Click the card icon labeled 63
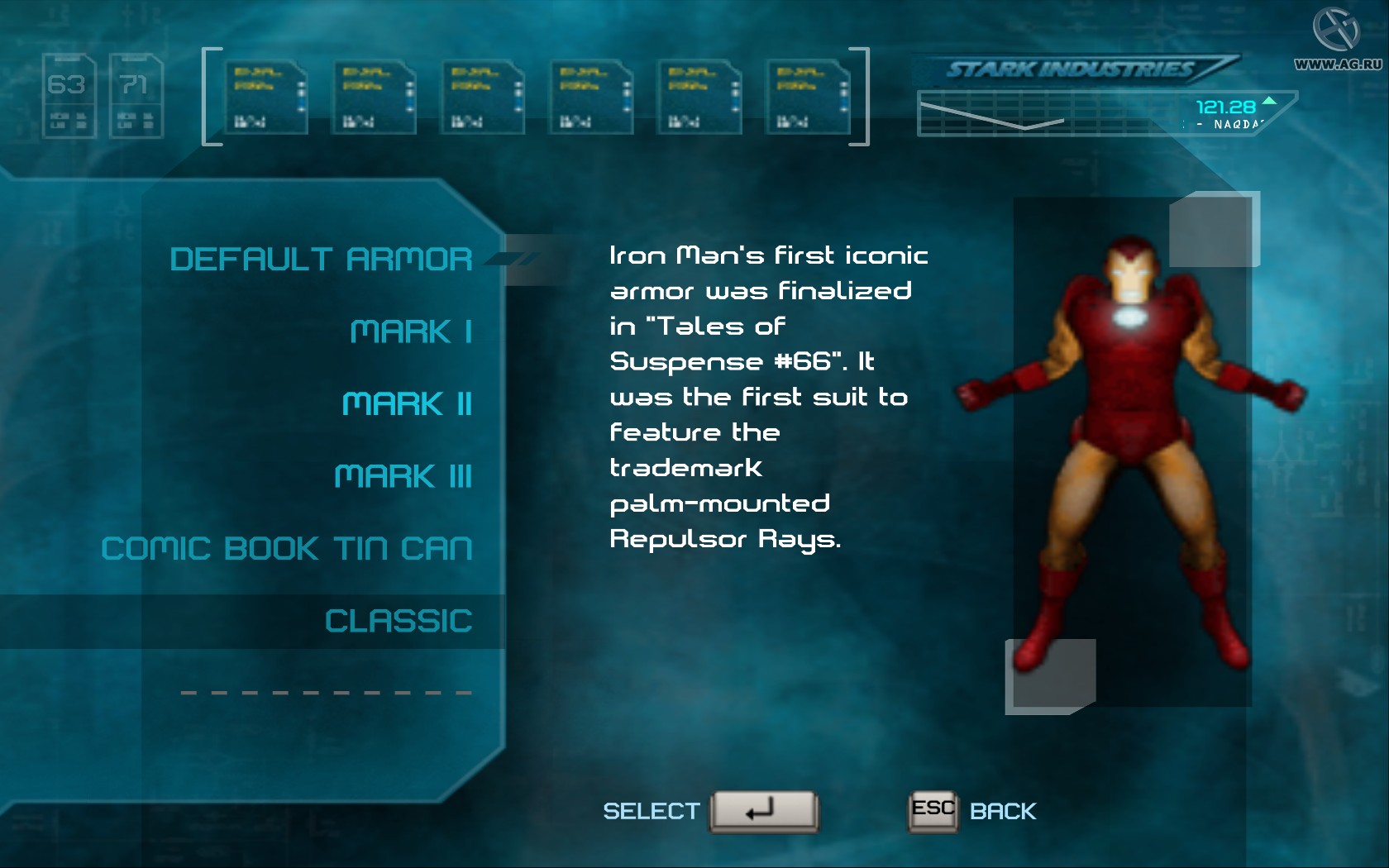The height and width of the screenshot is (868, 1389). click(x=69, y=91)
